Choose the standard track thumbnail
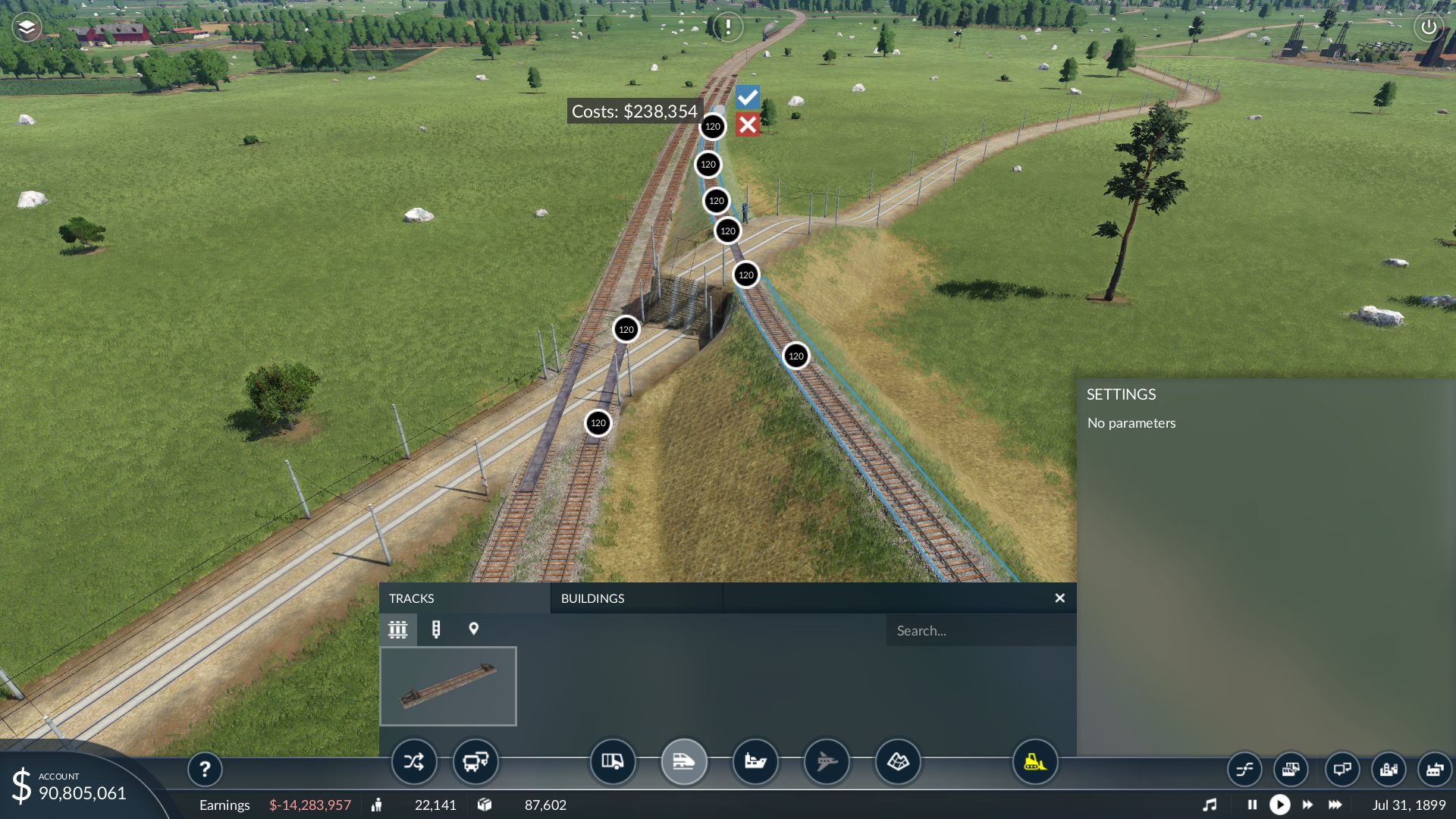This screenshot has width=1456, height=819. click(x=448, y=686)
